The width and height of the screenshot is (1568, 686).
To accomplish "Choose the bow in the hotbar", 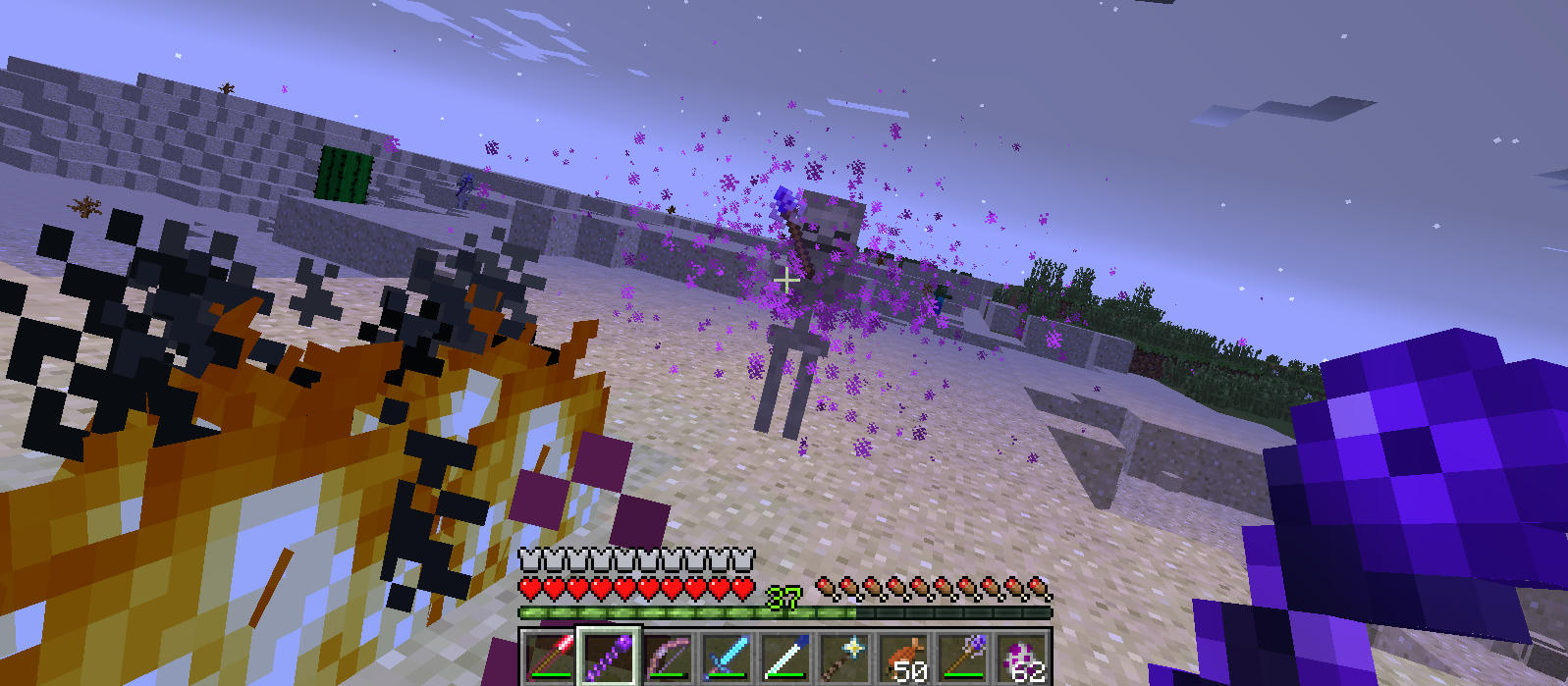I will click(x=668, y=657).
